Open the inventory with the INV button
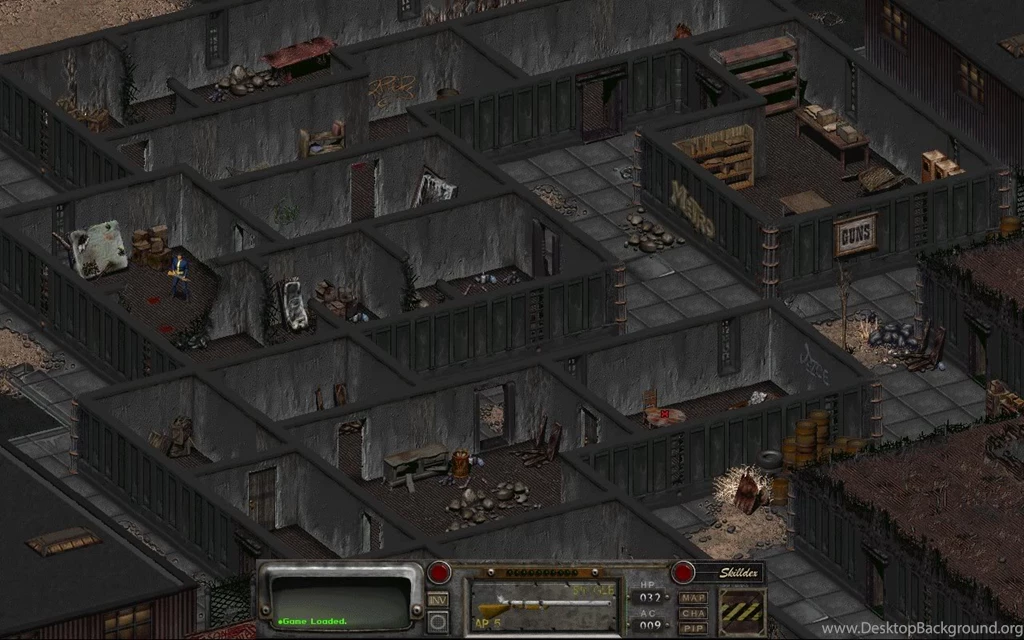This screenshot has height=640, width=1024. [x=437, y=600]
